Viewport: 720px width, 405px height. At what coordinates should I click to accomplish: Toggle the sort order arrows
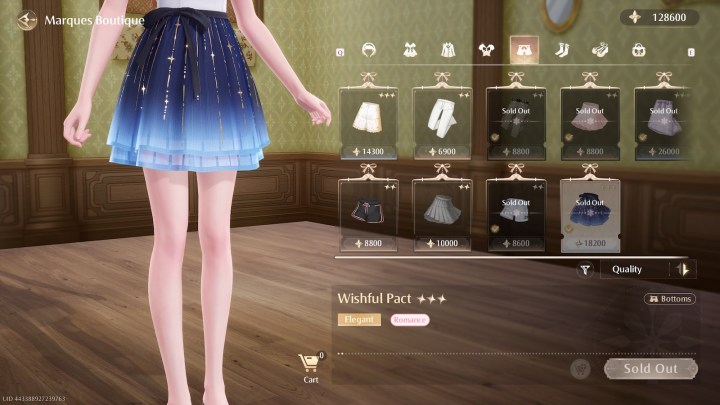[x=684, y=269]
